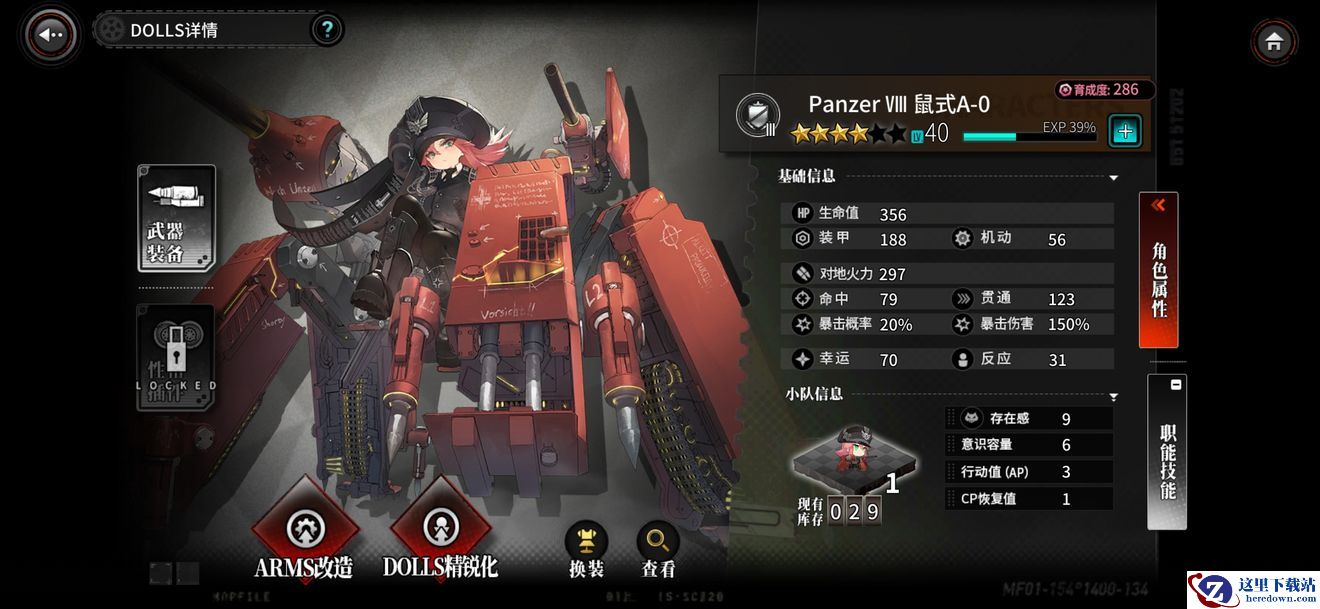
Task: Switch to the 角色属性 tab
Action: point(1159,270)
